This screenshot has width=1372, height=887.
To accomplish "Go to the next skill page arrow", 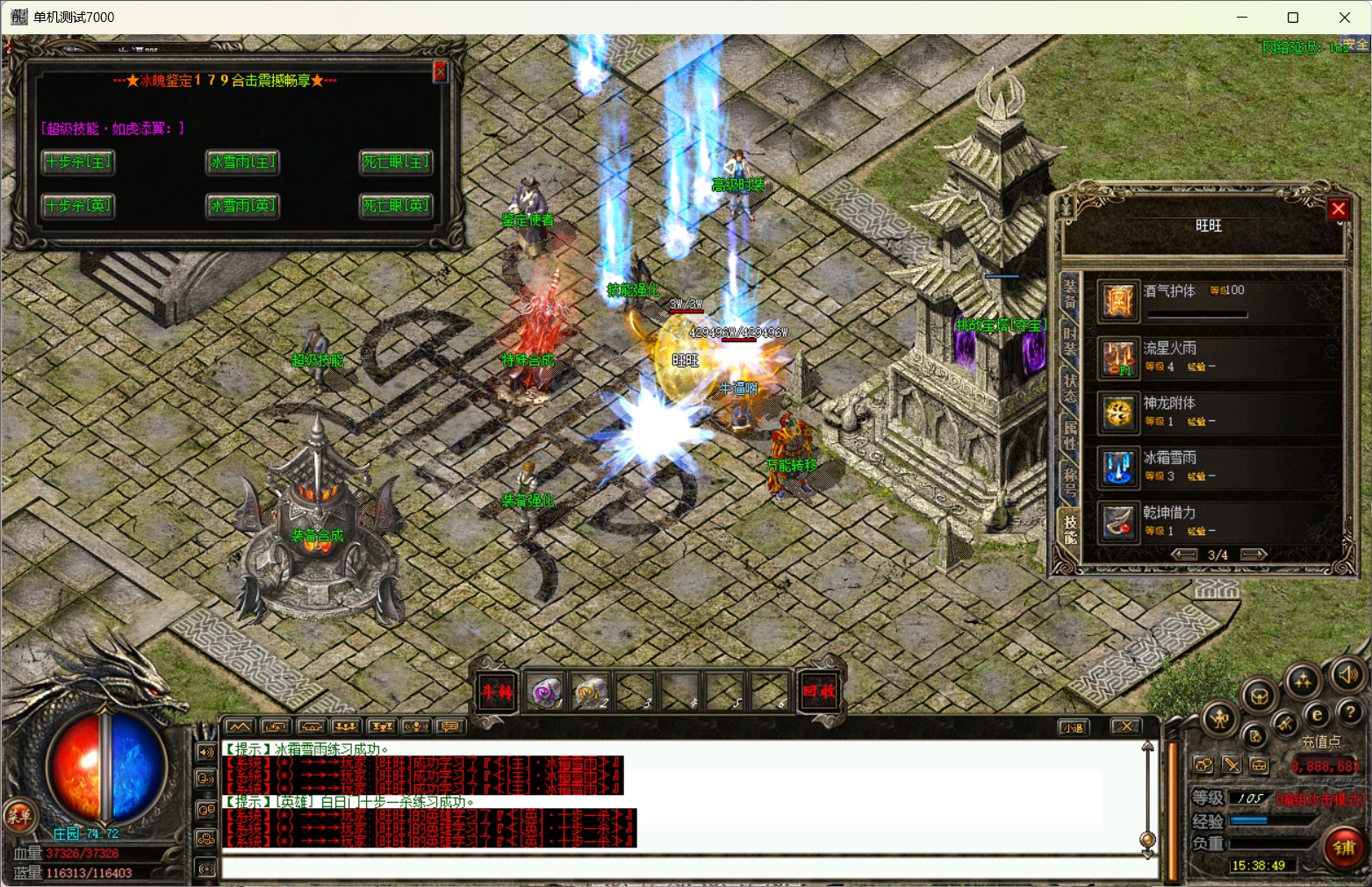I will click(1253, 554).
